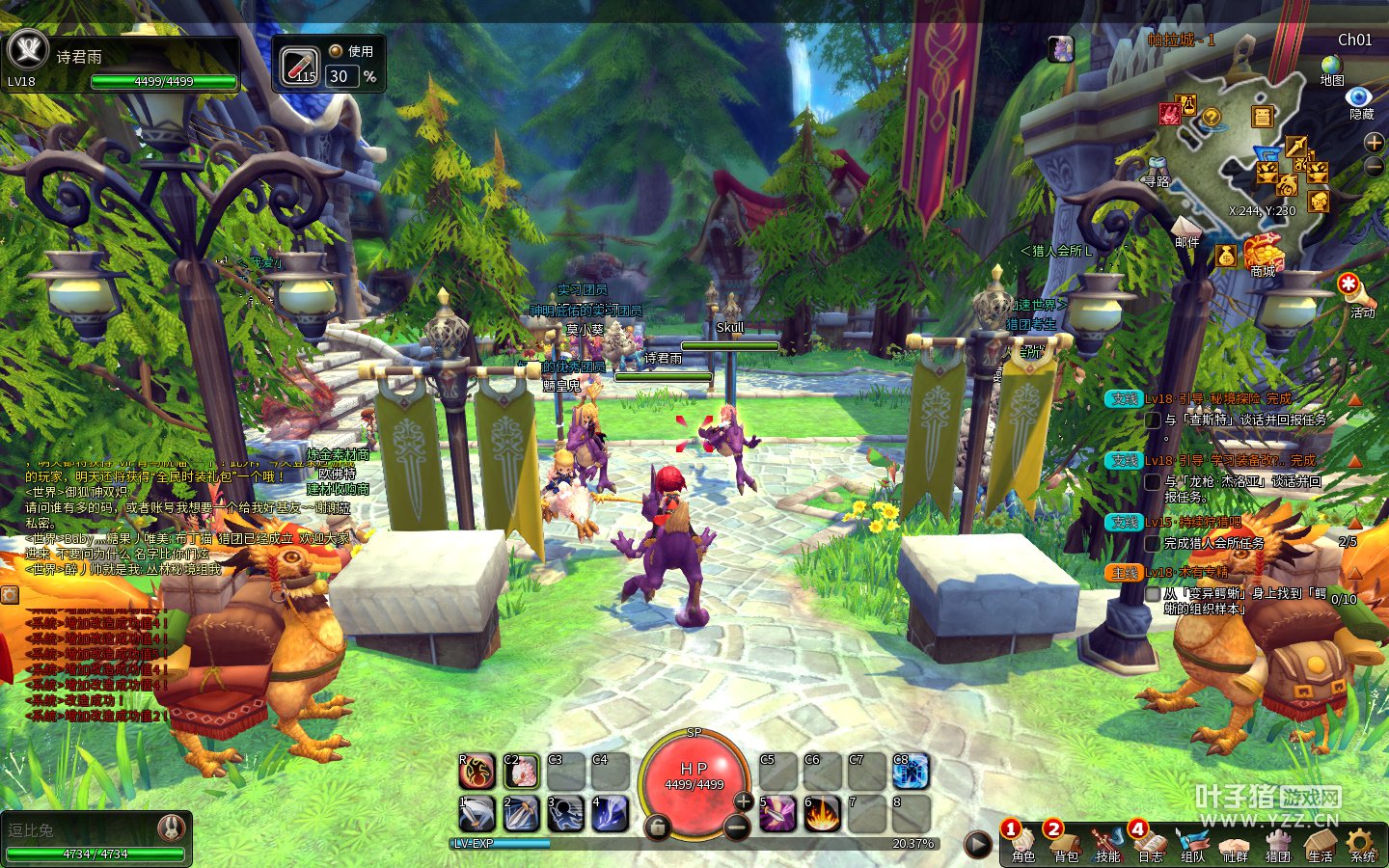Open the 组队 party menu
Image resolution: width=1389 pixels, height=868 pixels.
coord(1192,842)
